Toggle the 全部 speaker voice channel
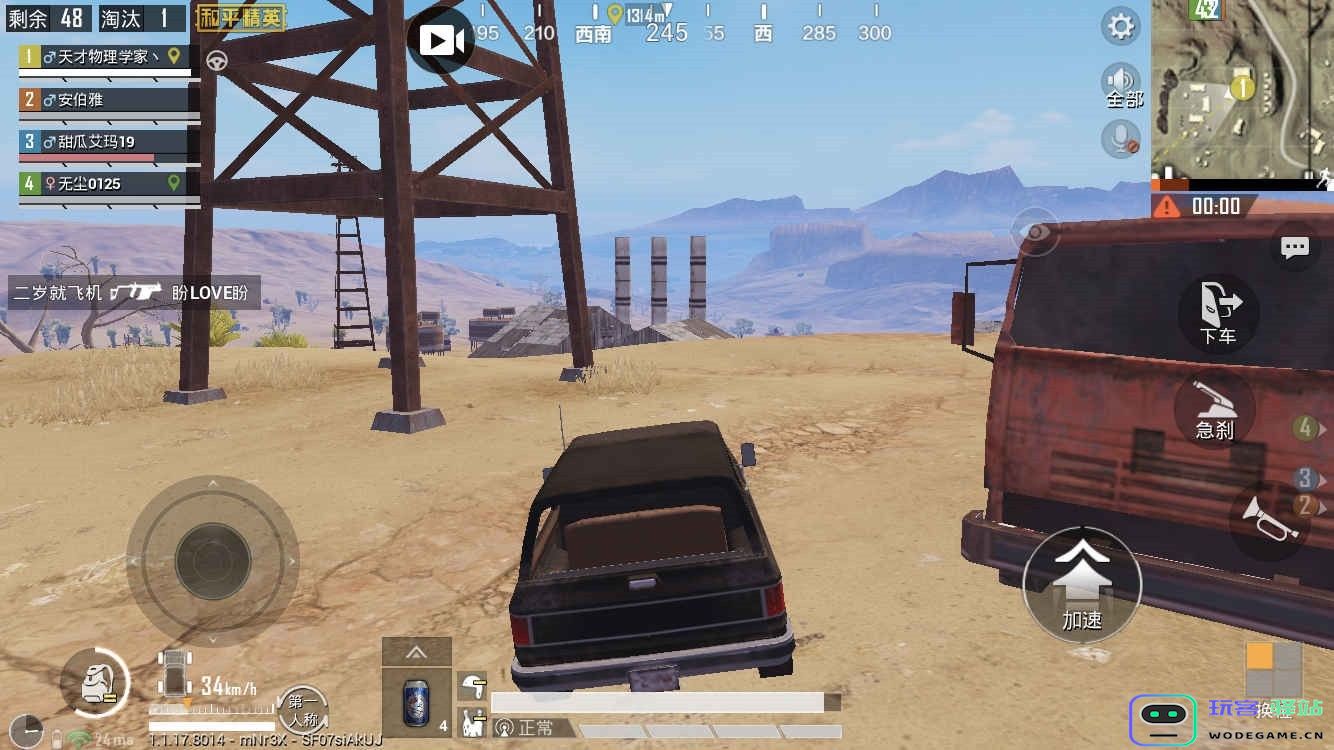 (1122, 84)
